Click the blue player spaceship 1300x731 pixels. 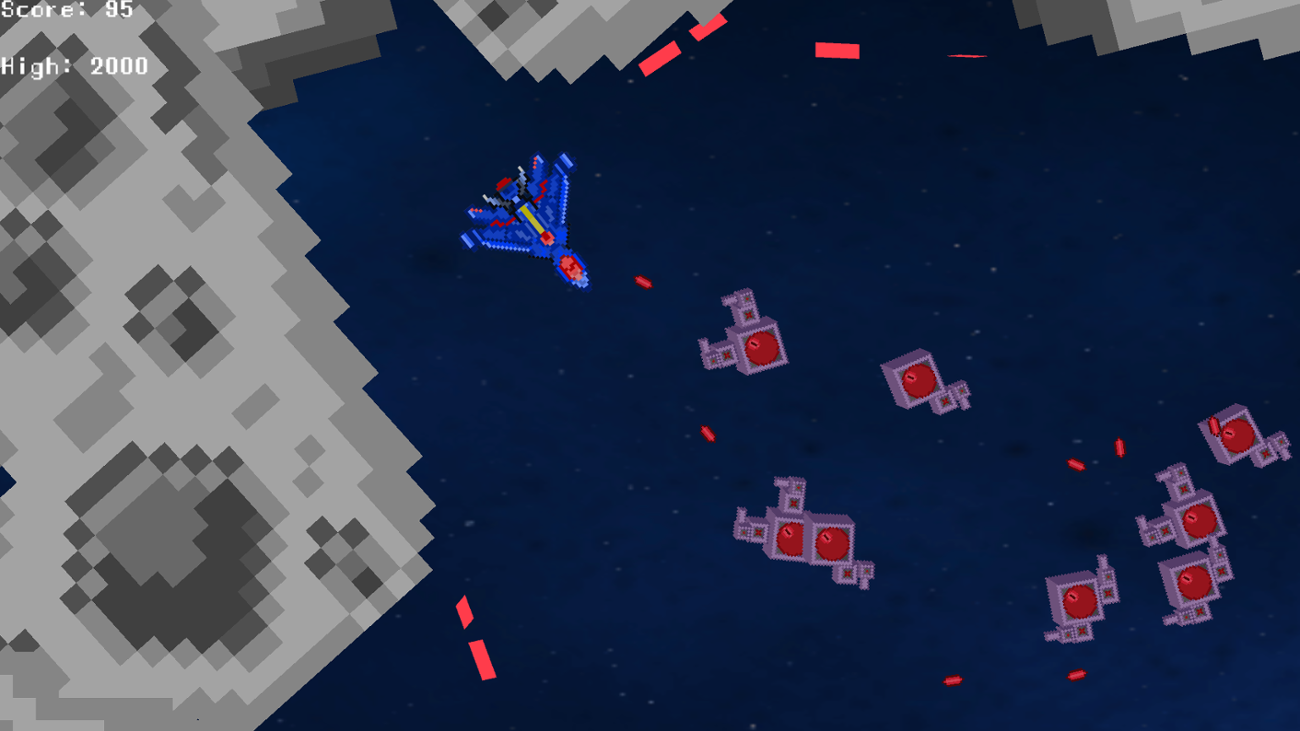click(525, 215)
